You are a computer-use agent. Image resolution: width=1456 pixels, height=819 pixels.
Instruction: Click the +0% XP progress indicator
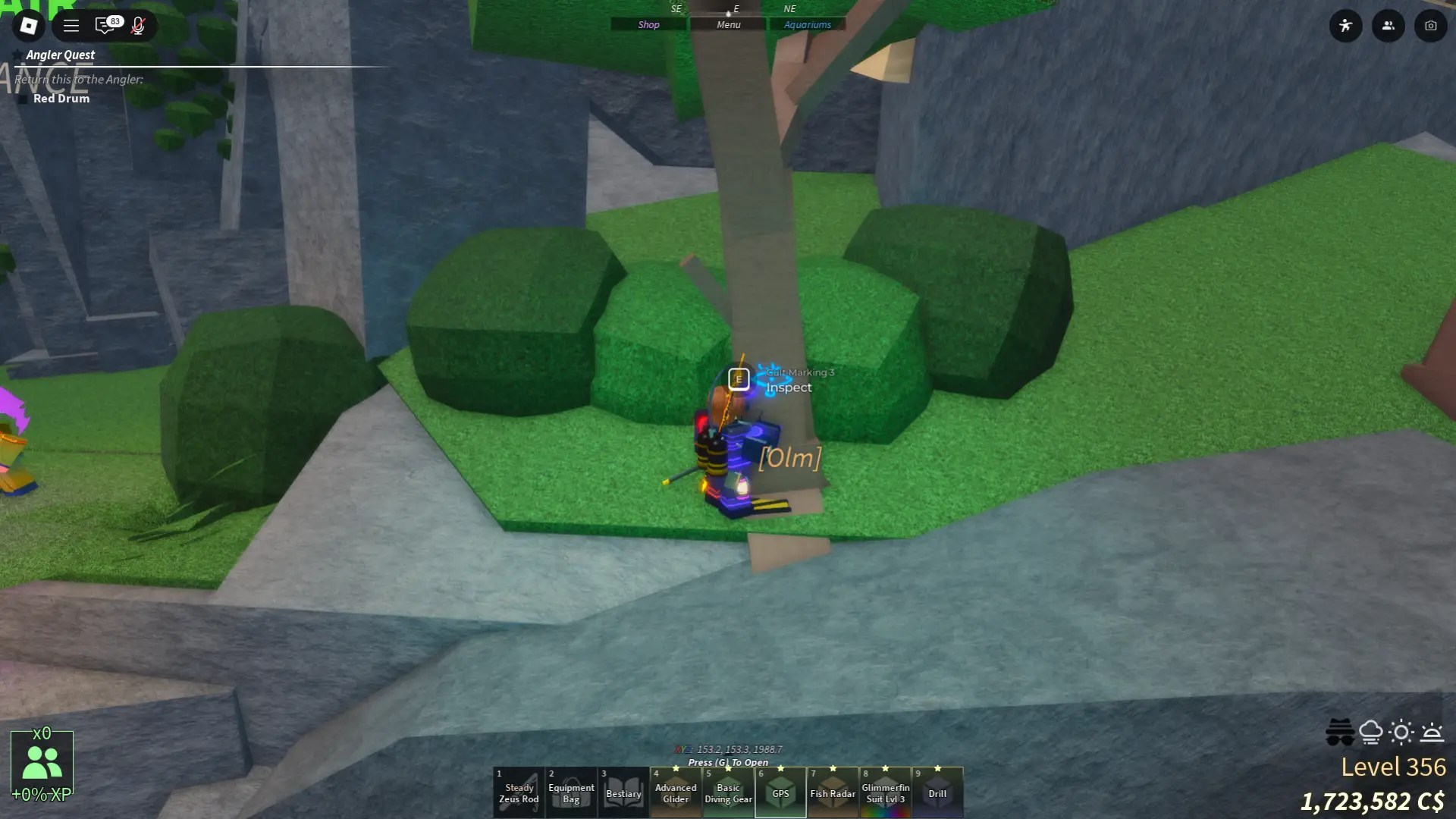tap(42, 796)
